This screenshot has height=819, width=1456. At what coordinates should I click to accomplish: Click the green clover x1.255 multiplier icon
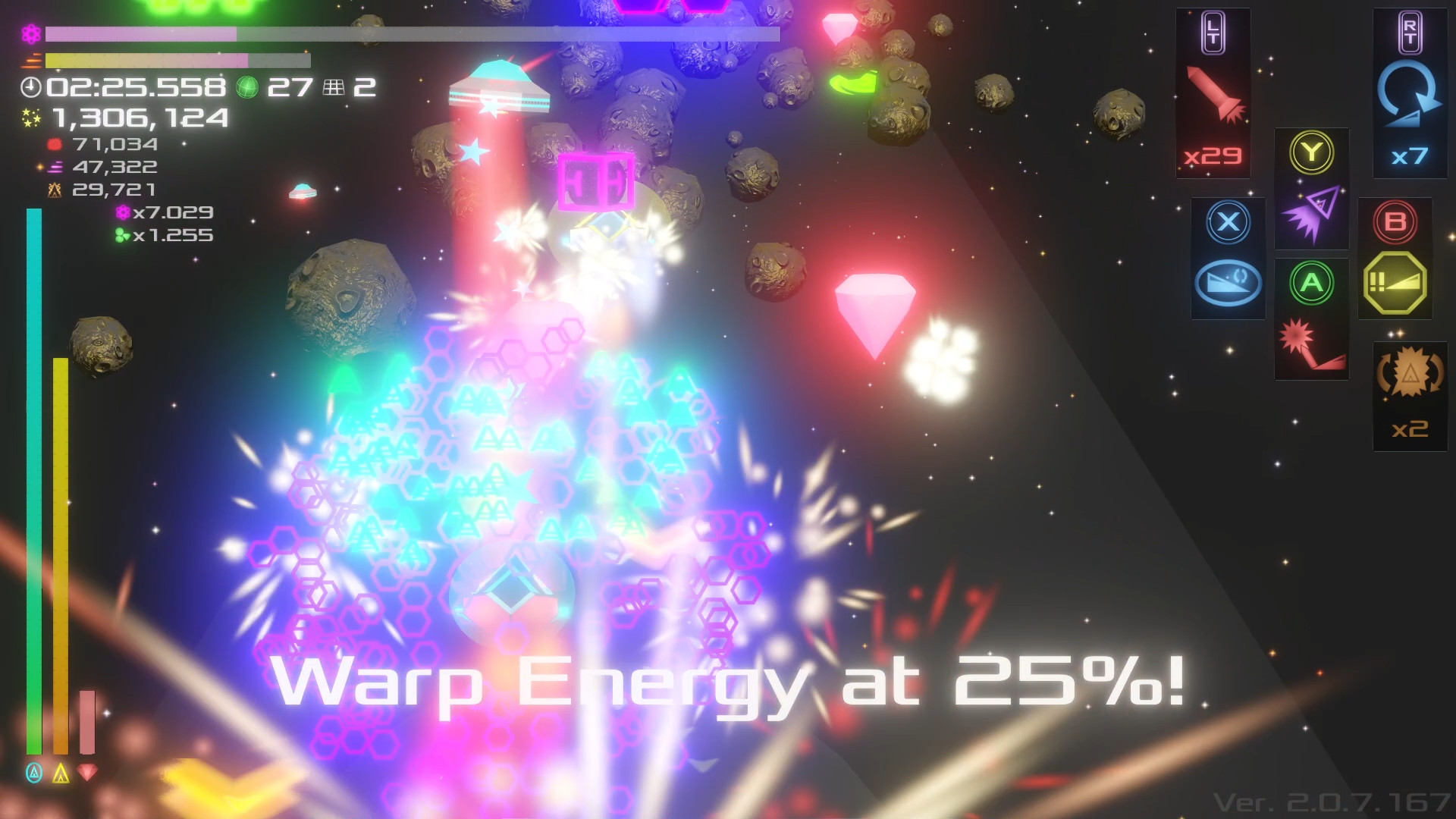(x=121, y=236)
